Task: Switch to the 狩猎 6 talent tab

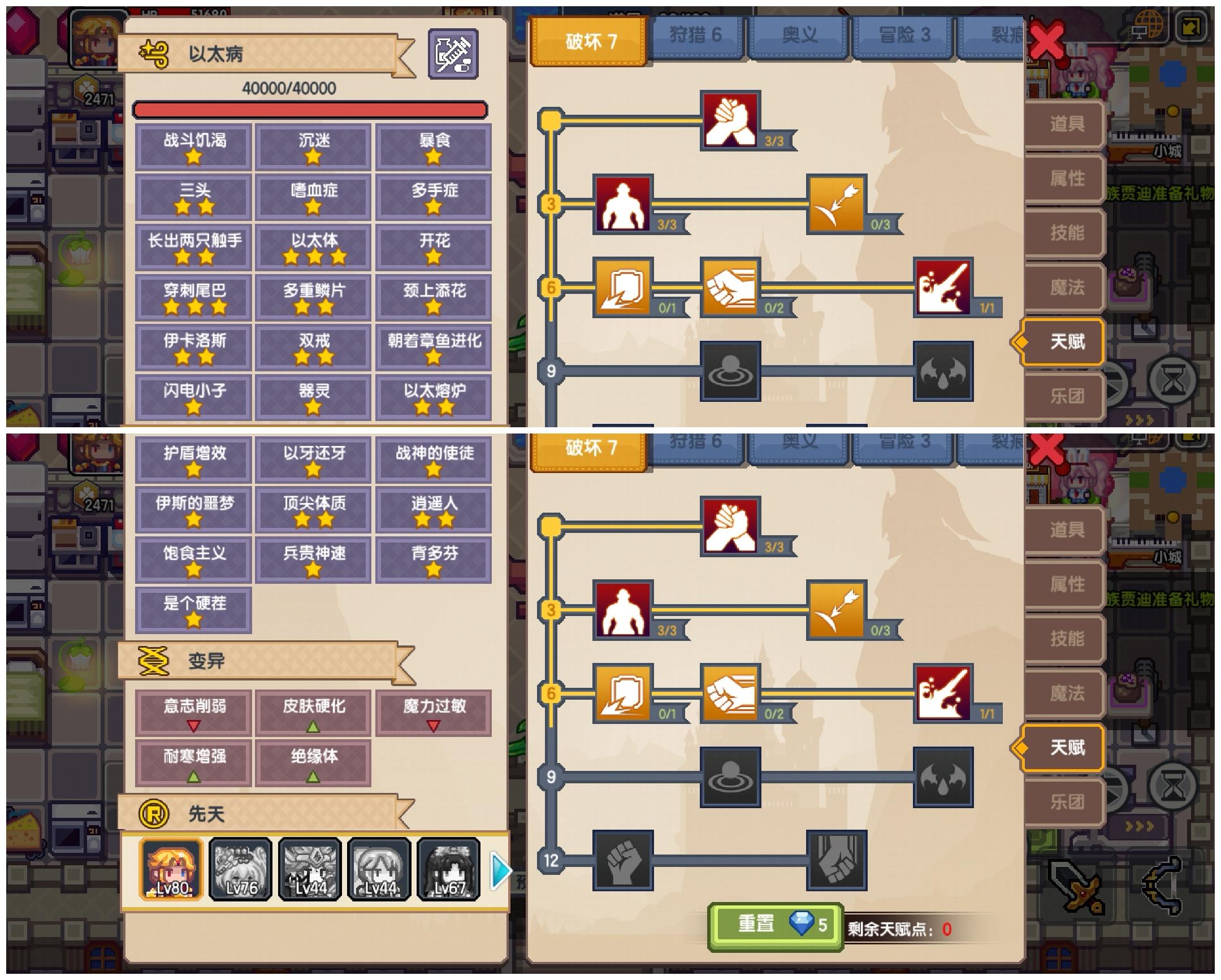Action: coord(696,35)
